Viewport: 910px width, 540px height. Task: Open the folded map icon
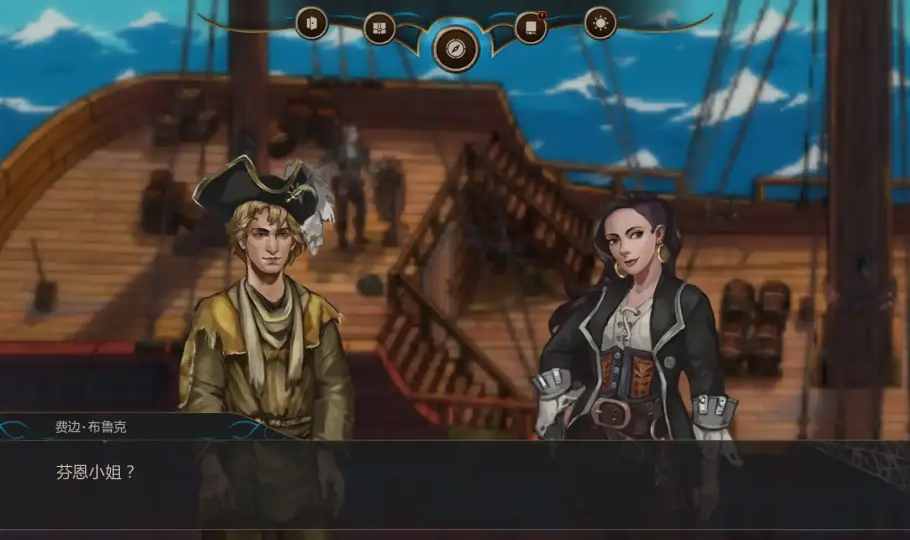pos(379,28)
